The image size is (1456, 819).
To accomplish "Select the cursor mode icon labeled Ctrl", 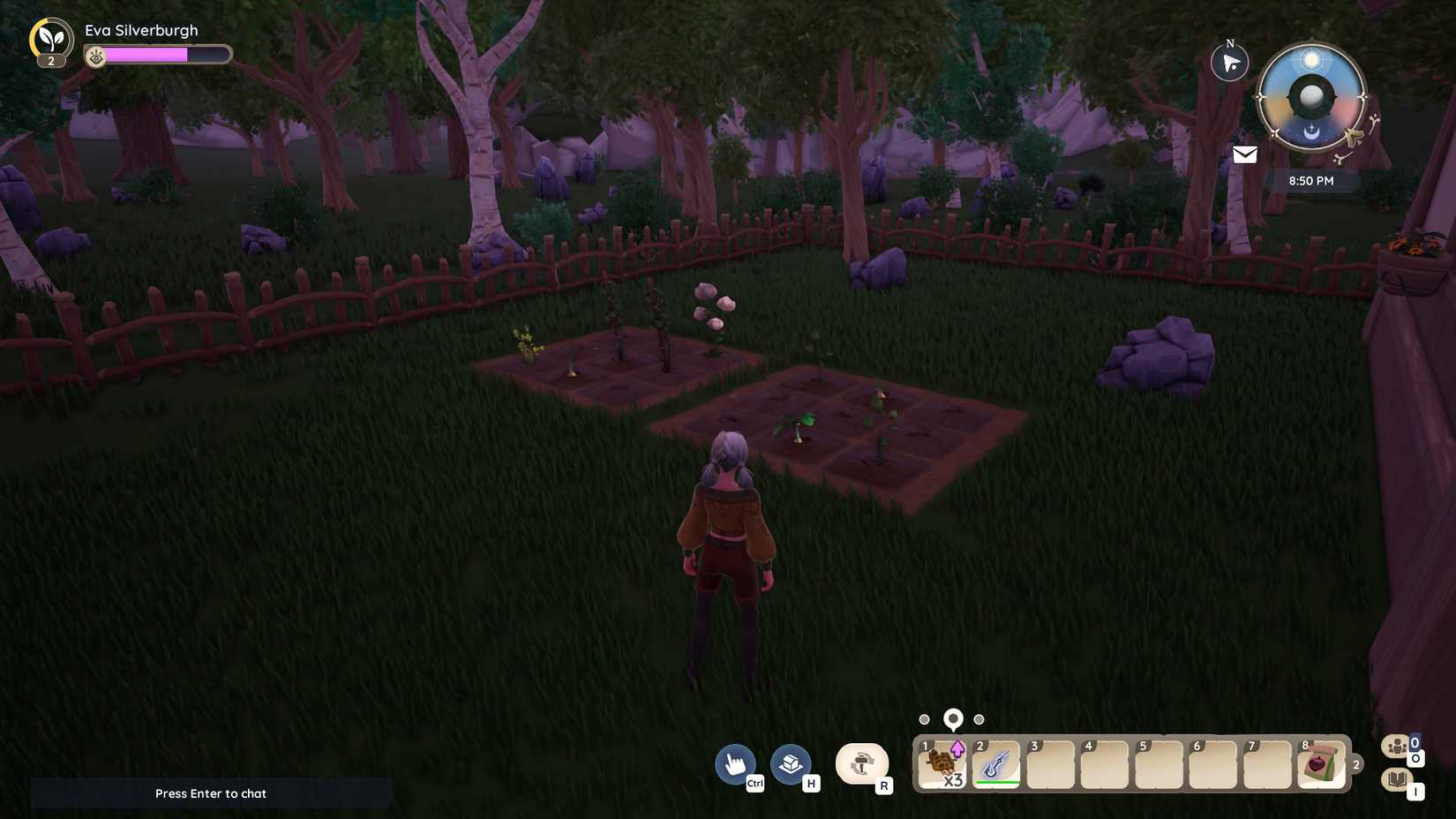I will click(735, 763).
